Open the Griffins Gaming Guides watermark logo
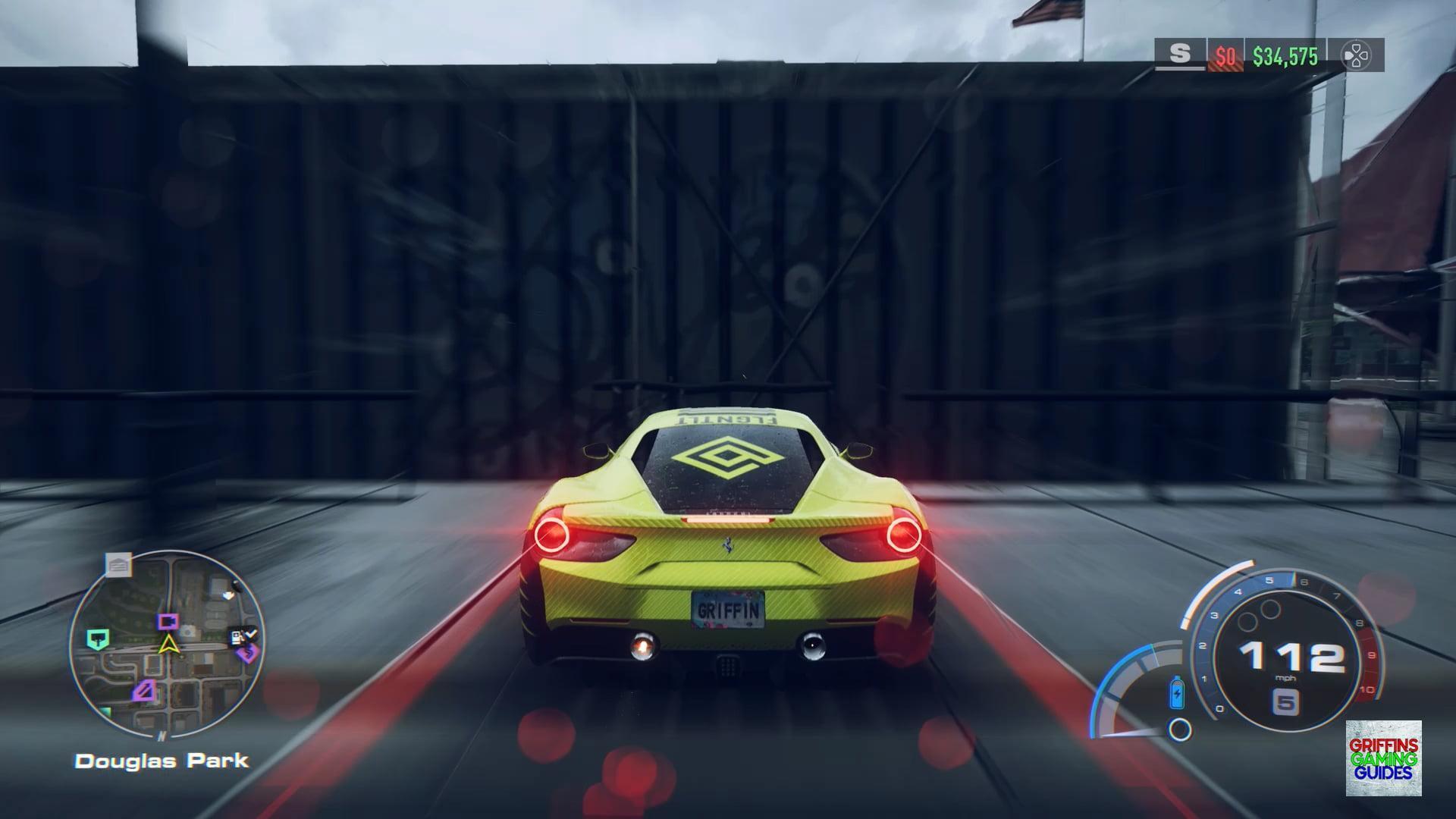The width and height of the screenshot is (1456, 819). click(1383, 758)
